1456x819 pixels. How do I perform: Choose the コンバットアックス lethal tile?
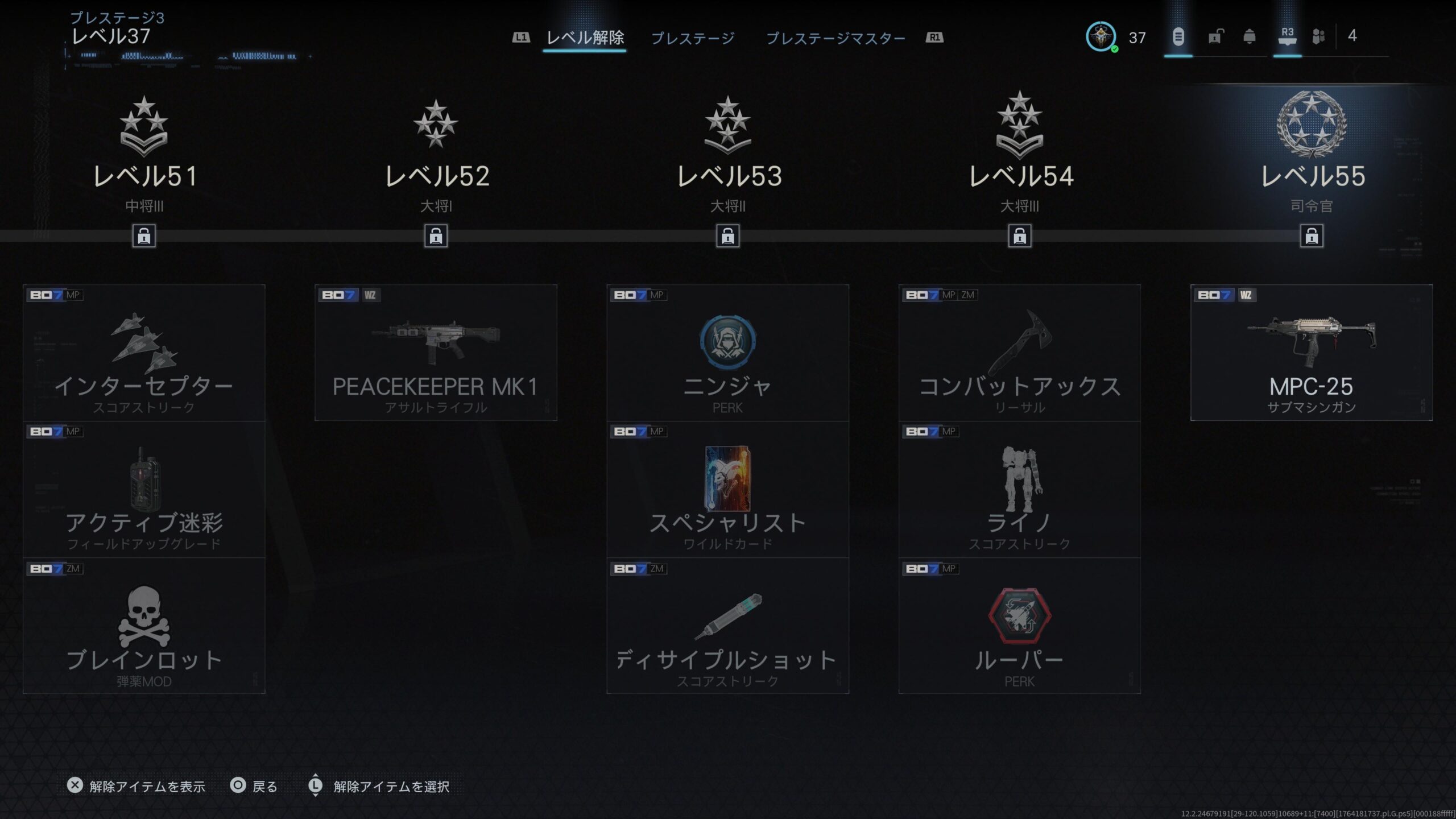coord(1019,353)
